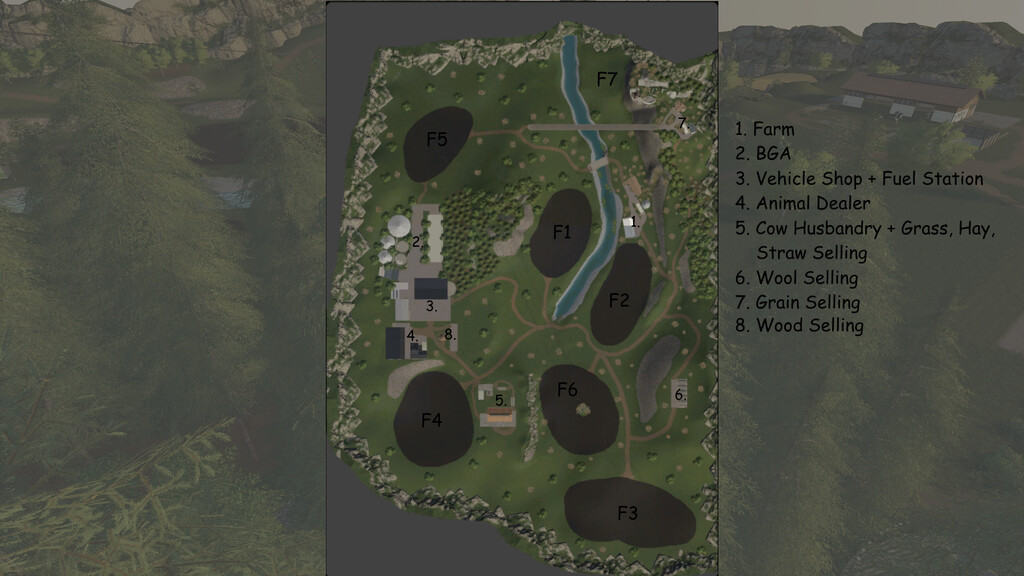
Task: Select field F4 on the map
Action: pos(431,421)
